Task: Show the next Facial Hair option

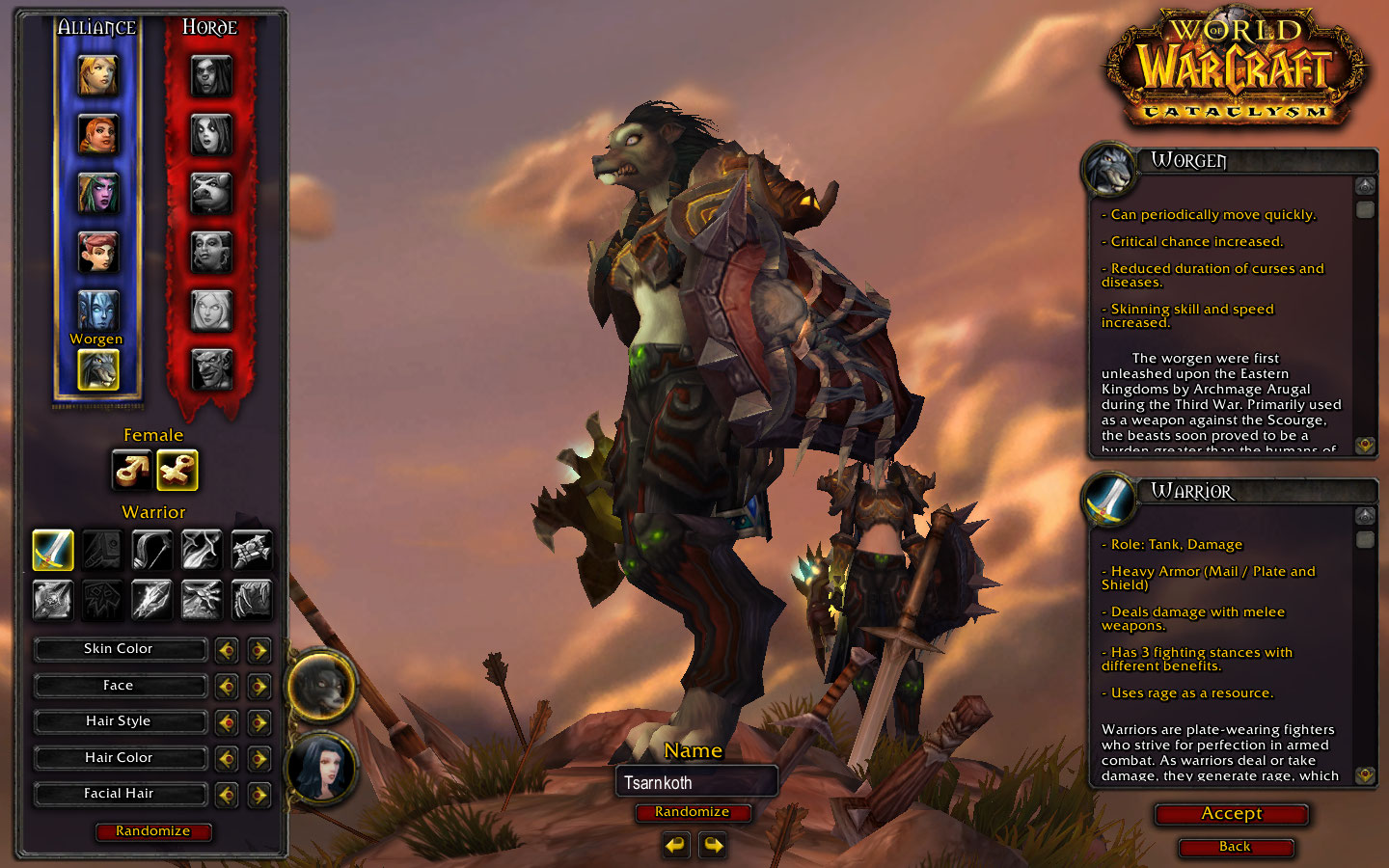Action: click(x=259, y=795)
